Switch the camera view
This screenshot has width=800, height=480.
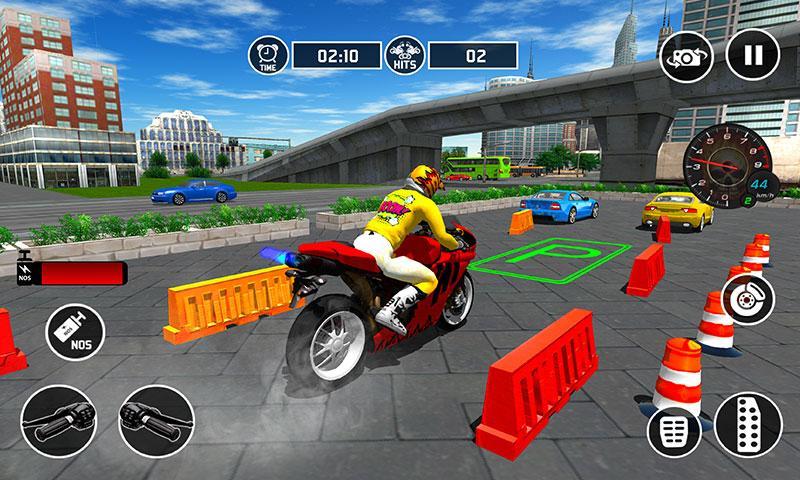click(686, 56)
